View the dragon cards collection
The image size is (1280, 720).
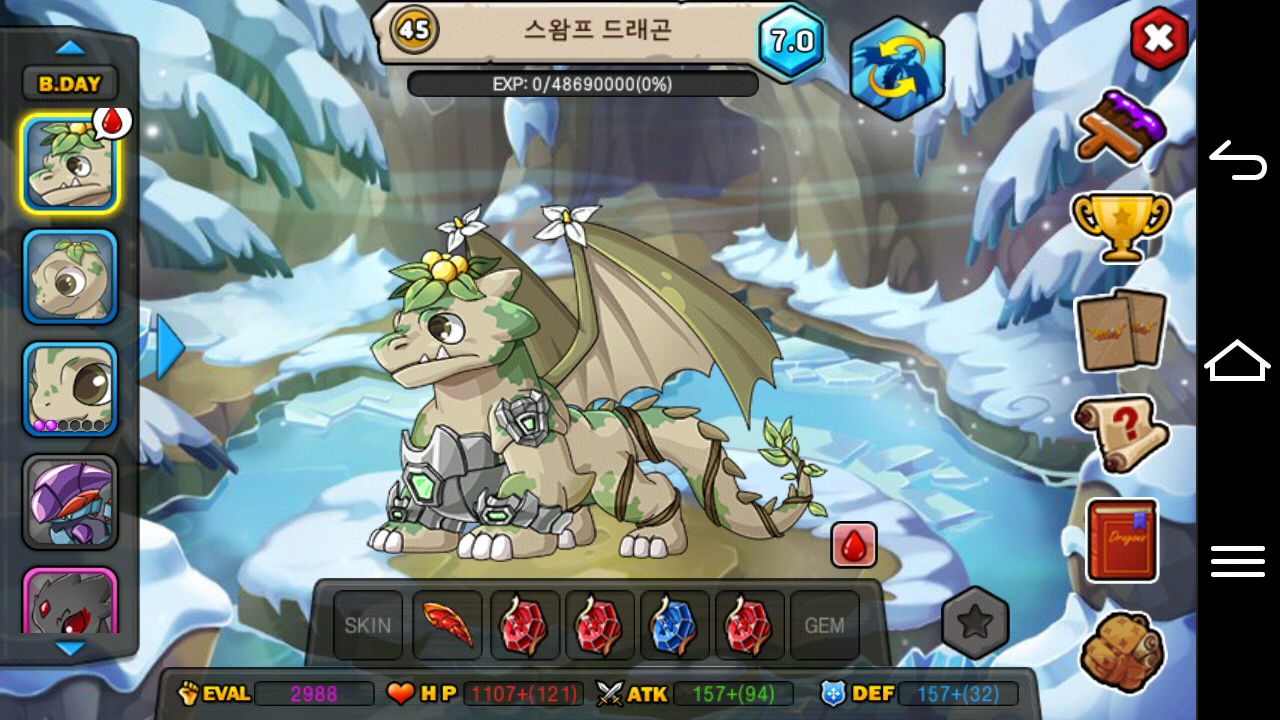coord(1121,329)
